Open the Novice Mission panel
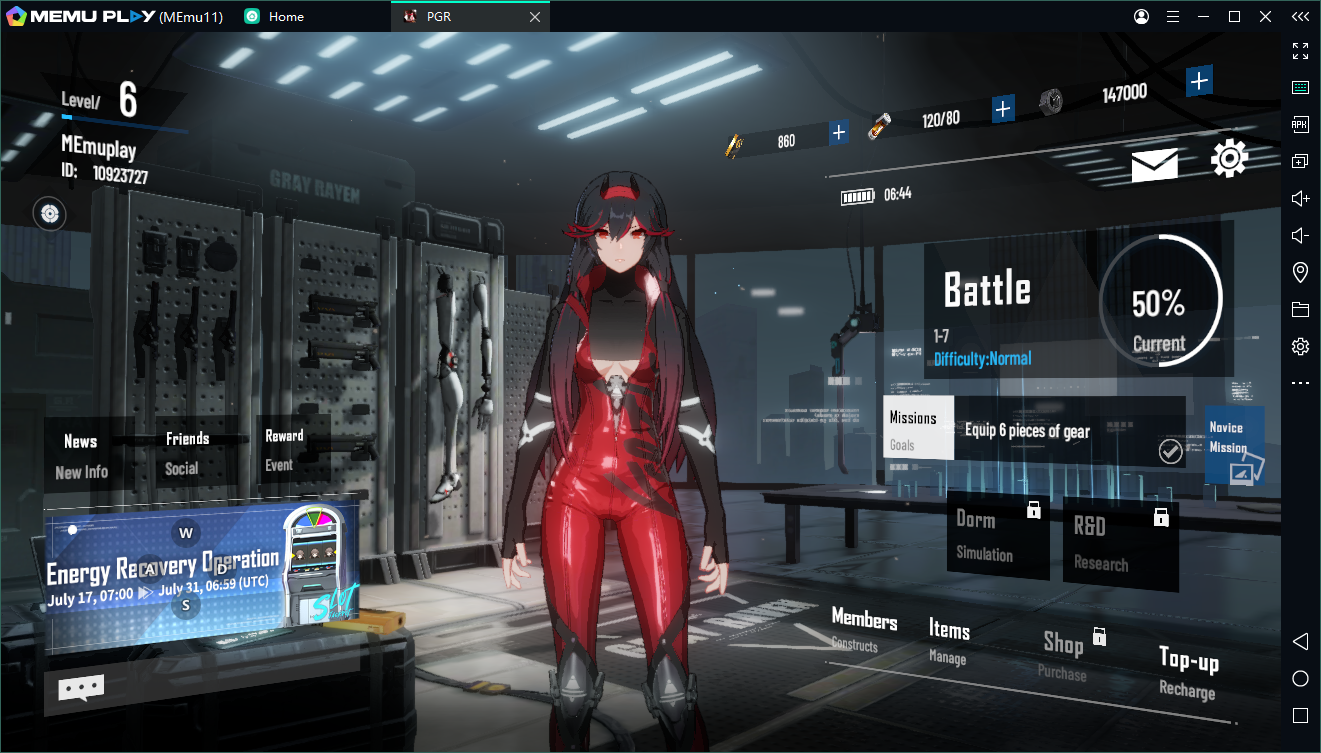The height and width of the screenshot is (753, 1321). pyautogui.click(x=1234, y=446)
